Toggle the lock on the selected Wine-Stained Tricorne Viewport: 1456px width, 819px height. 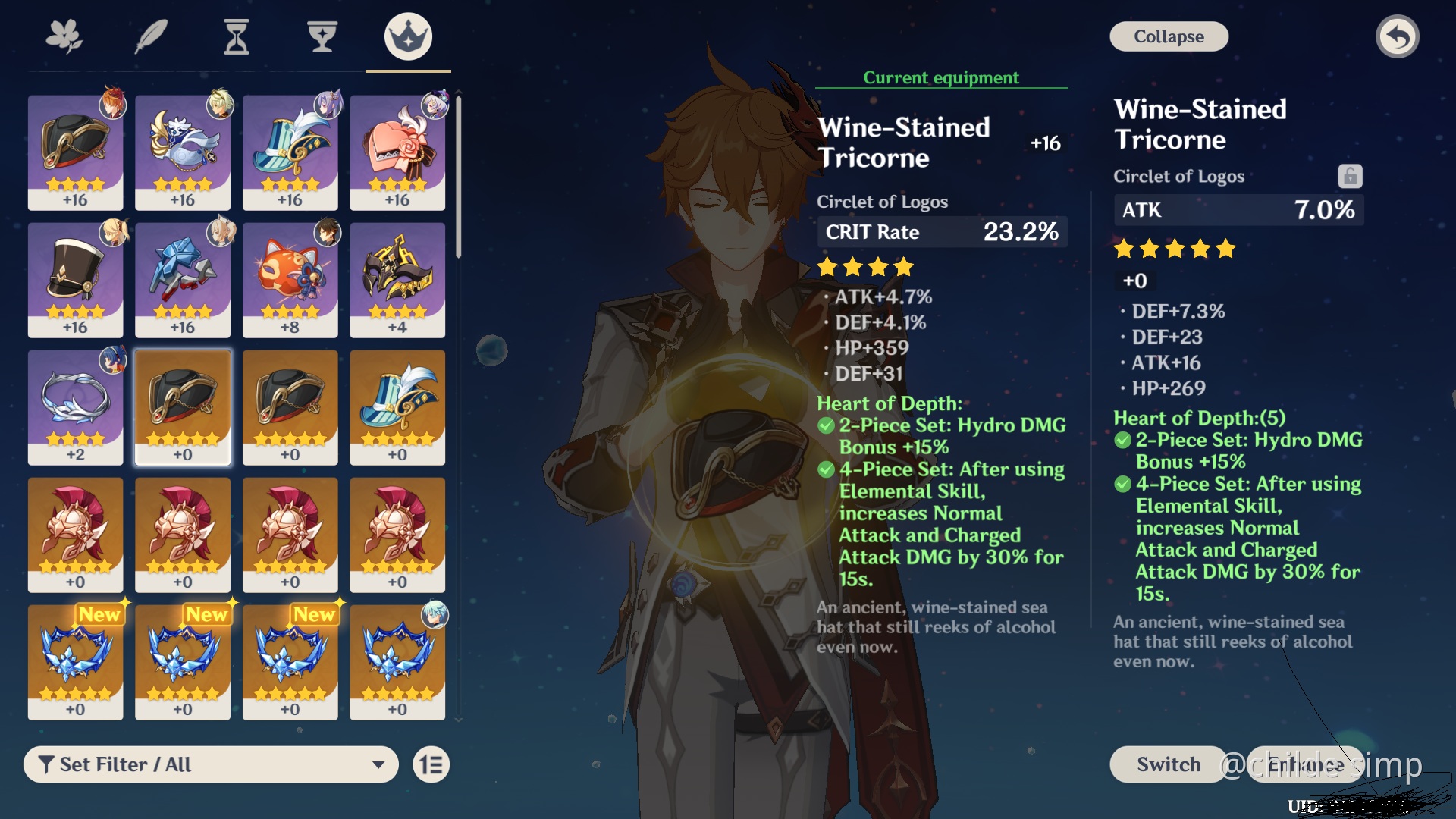coord(1349,175)
